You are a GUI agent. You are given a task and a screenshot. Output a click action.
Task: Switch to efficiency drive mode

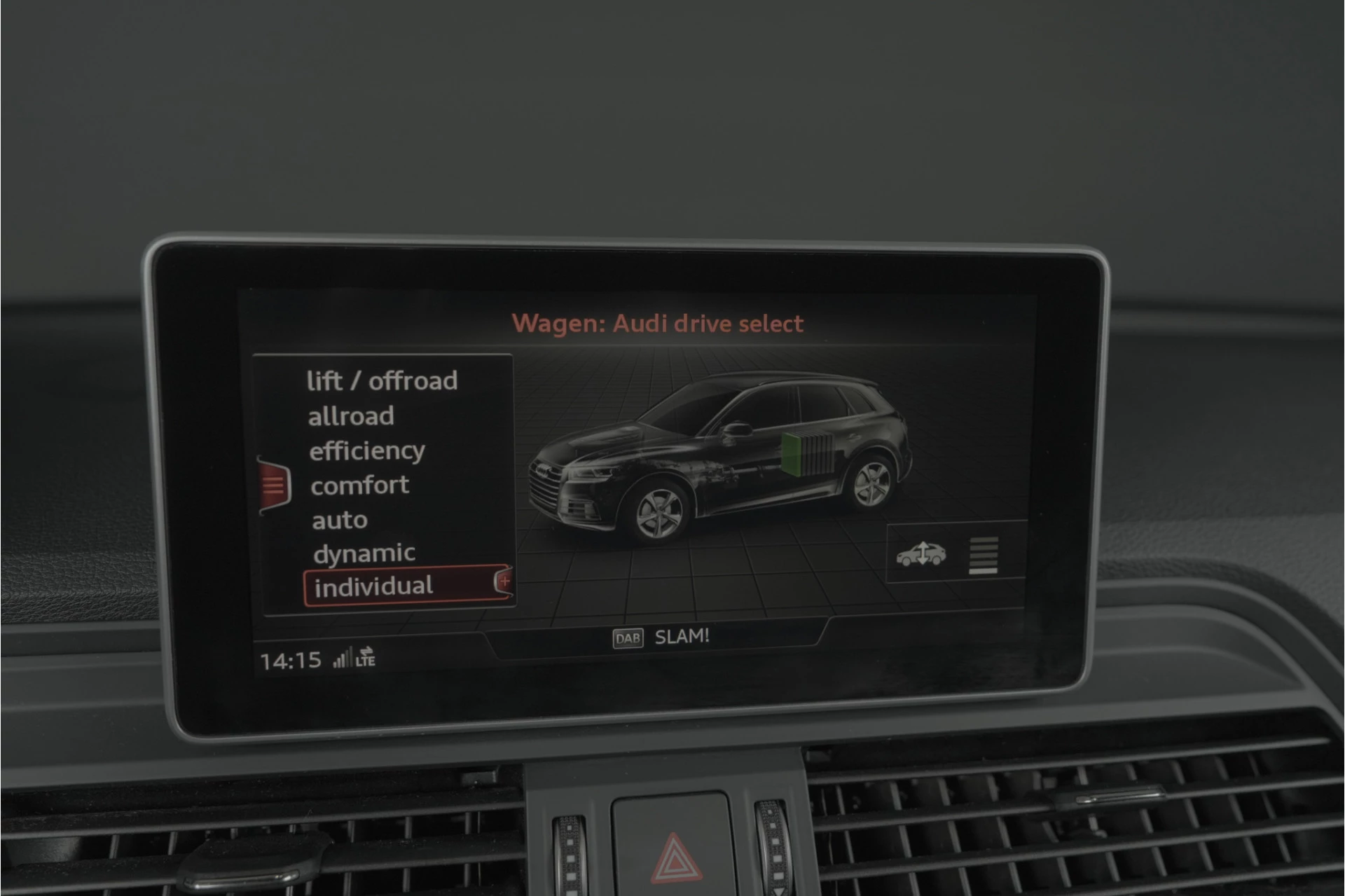(x=367, y=451)
